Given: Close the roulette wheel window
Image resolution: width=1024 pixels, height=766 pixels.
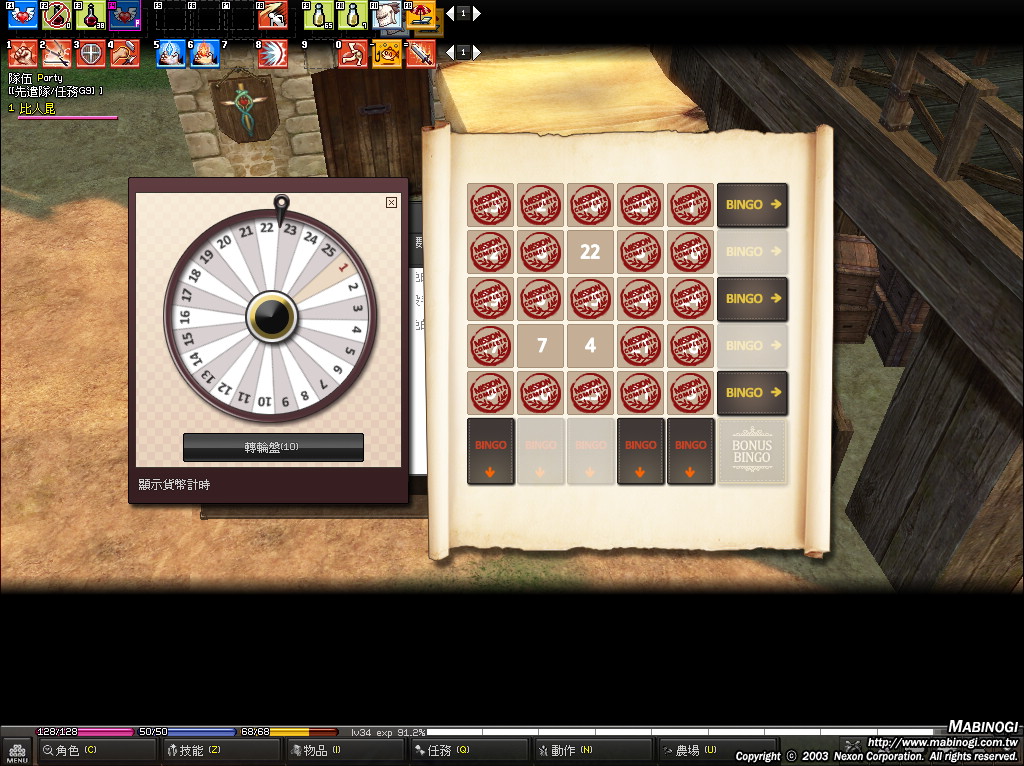Looking at the screenshot, I should pos(391,202).
